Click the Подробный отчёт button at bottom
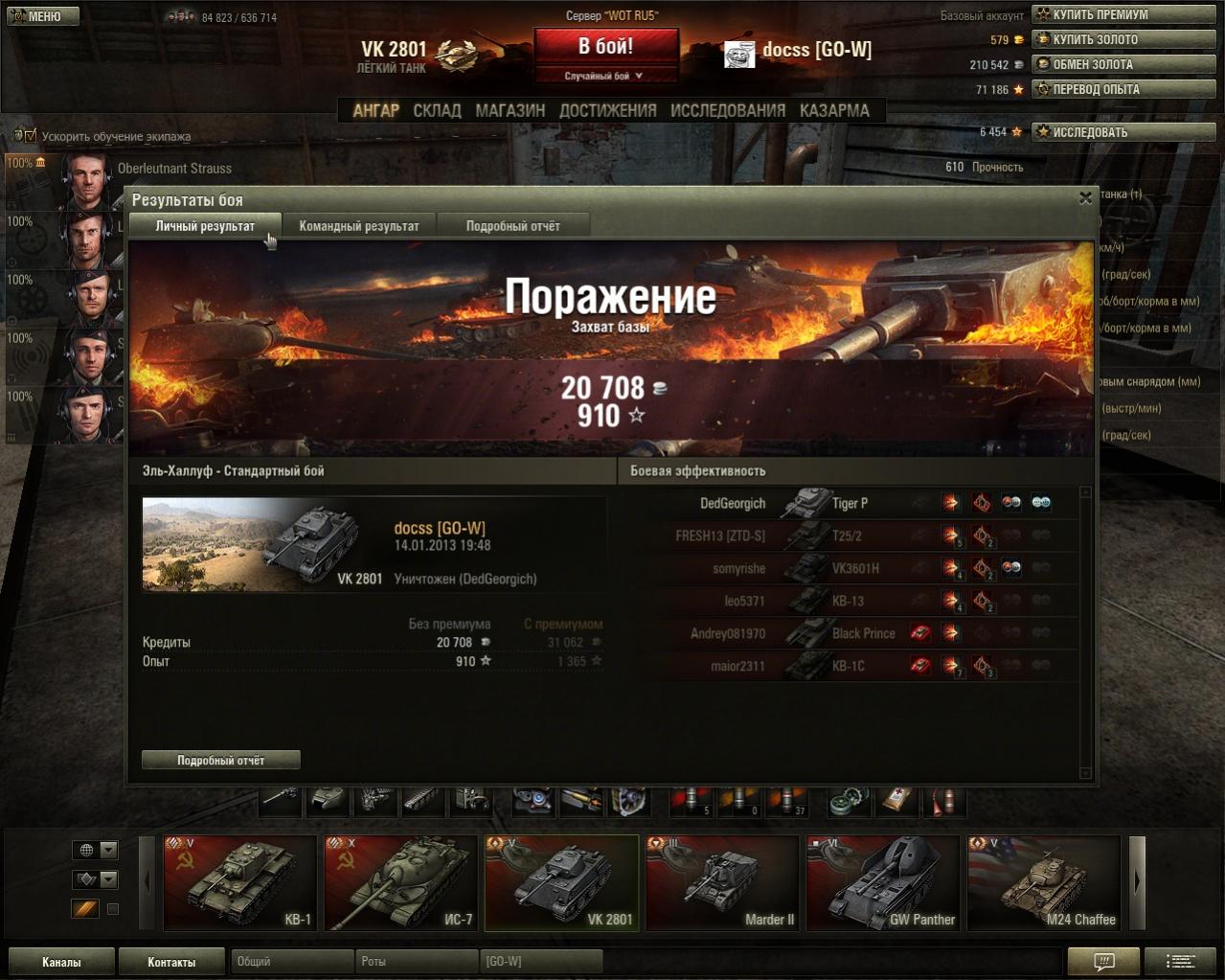The height and width of the screenshot is (980, 1225). coord(220,760)
